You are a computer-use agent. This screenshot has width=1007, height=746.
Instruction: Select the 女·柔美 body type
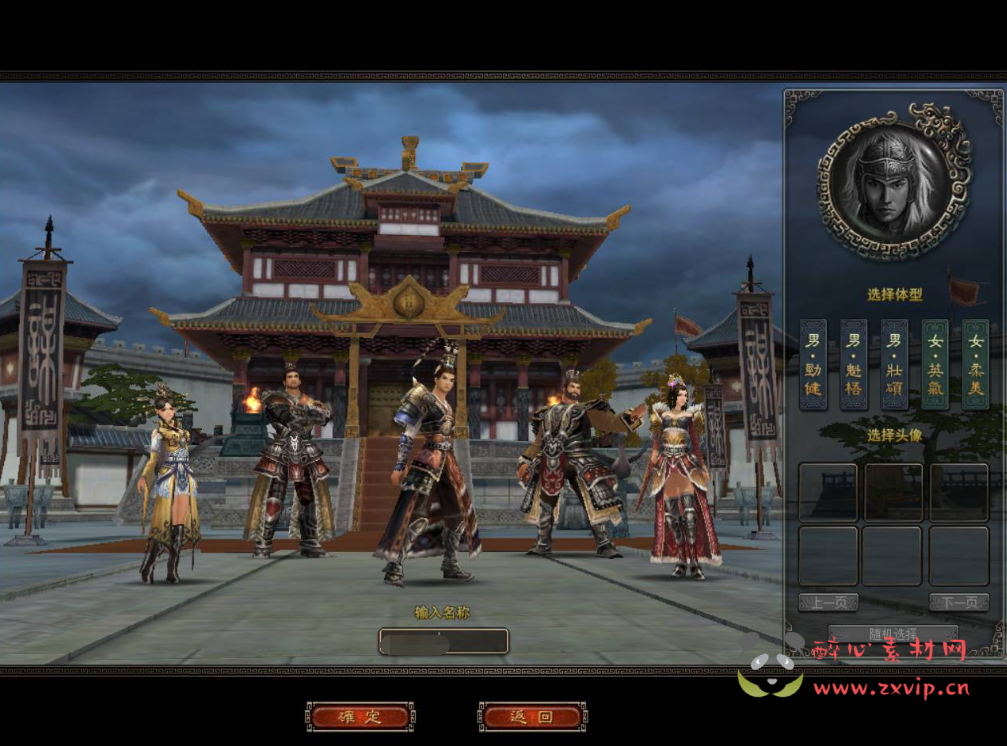pos(975,364)
